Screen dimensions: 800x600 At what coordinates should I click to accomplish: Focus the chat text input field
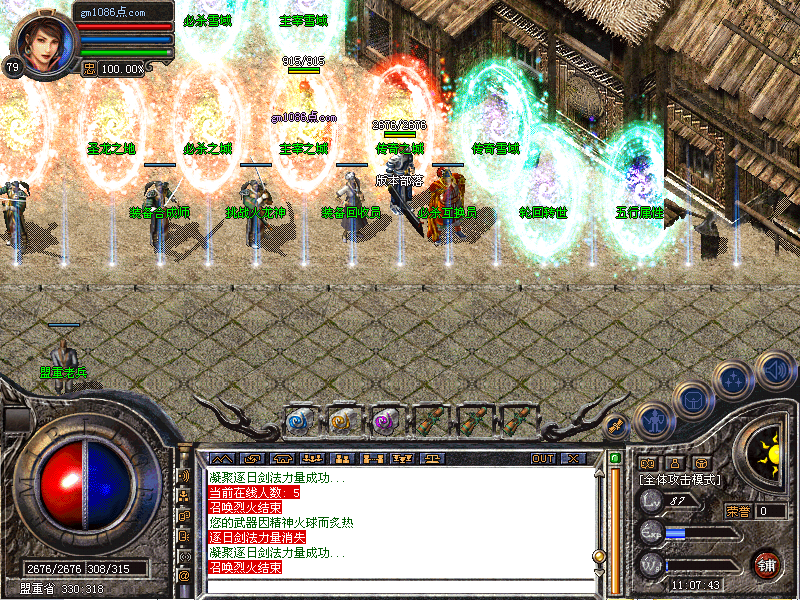[400, 586]
